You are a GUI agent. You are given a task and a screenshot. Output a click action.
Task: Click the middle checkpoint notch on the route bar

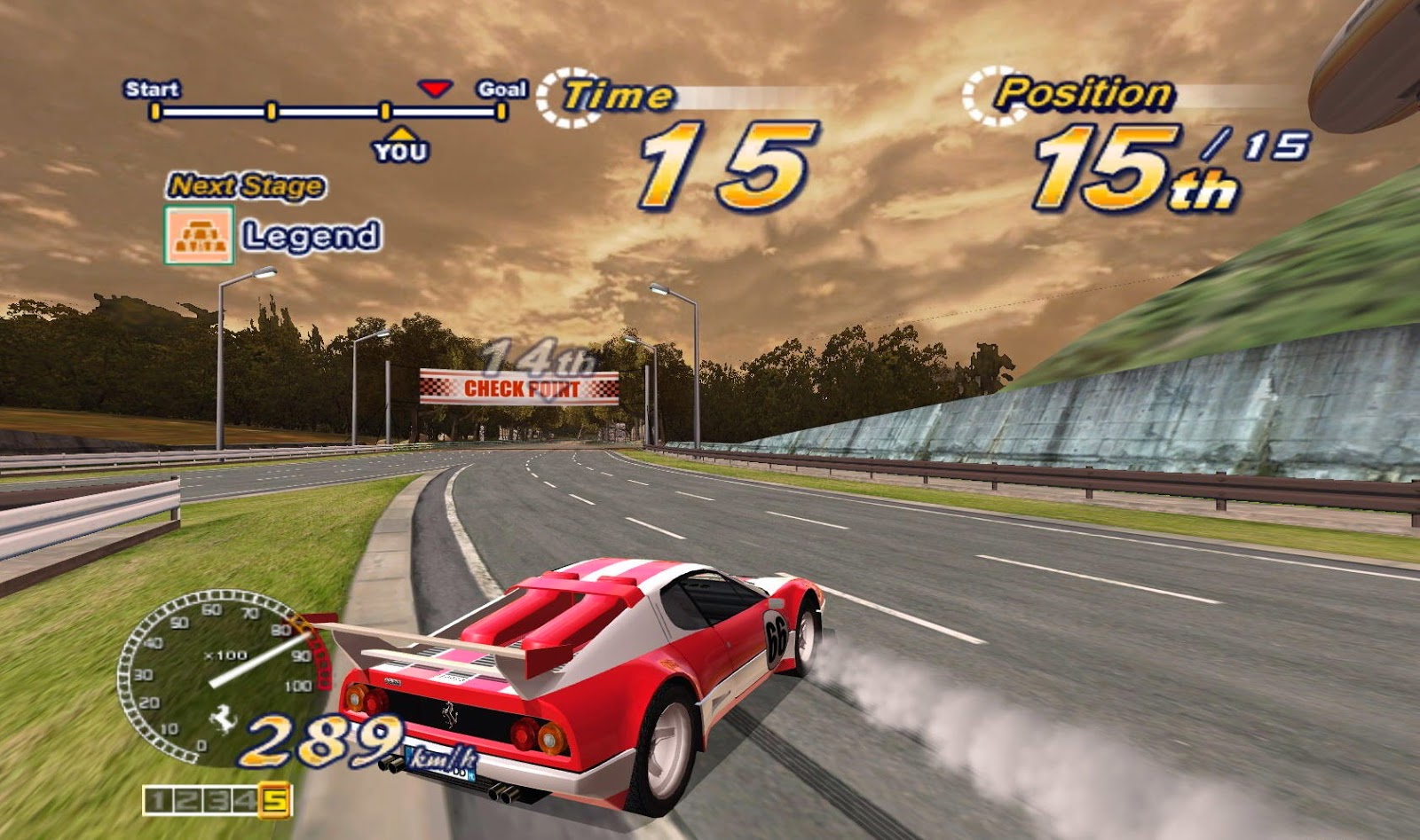272,111
